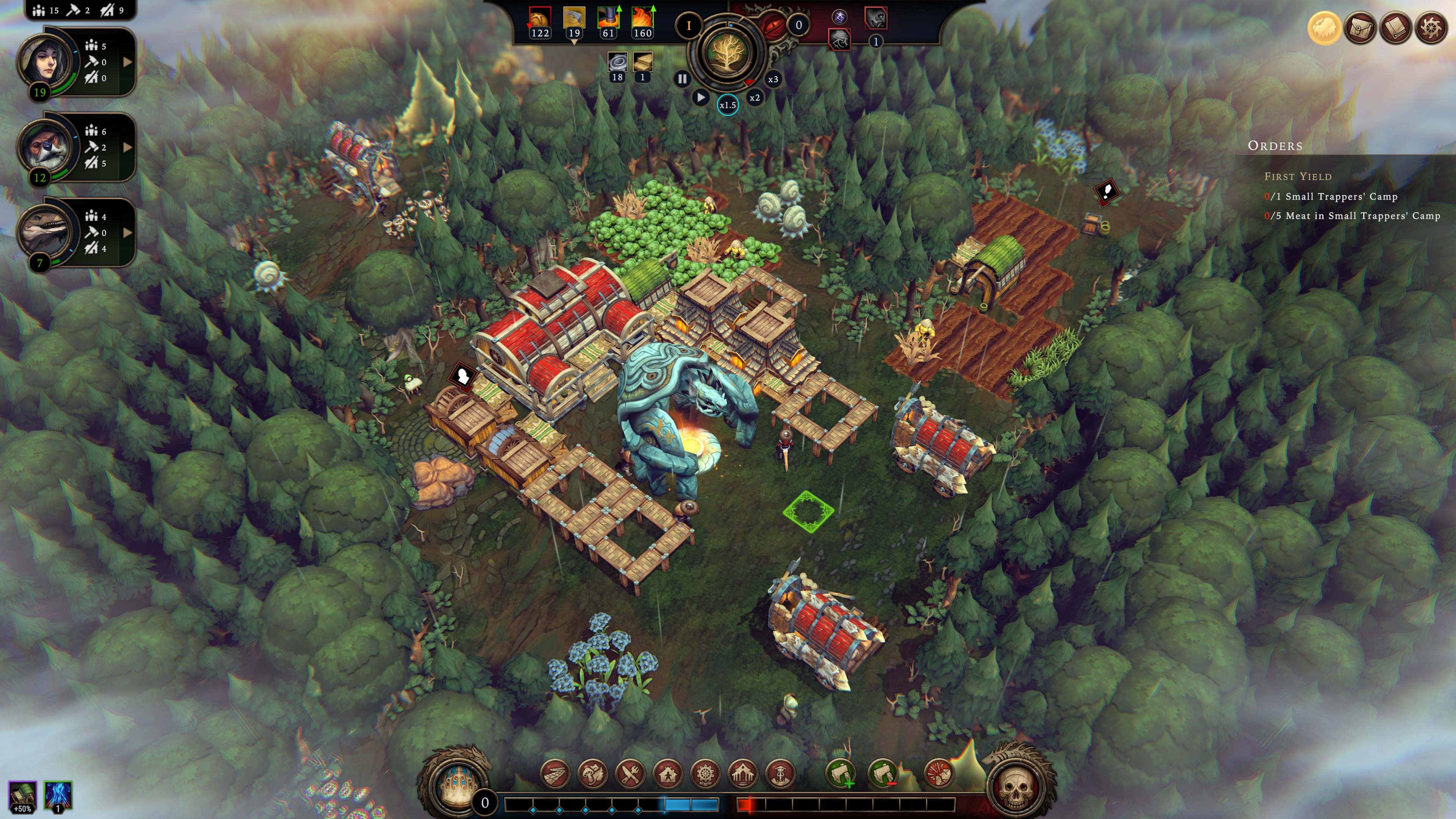
Task: Open the mushroom and leaf gathering category
Action: click(592, 774)
